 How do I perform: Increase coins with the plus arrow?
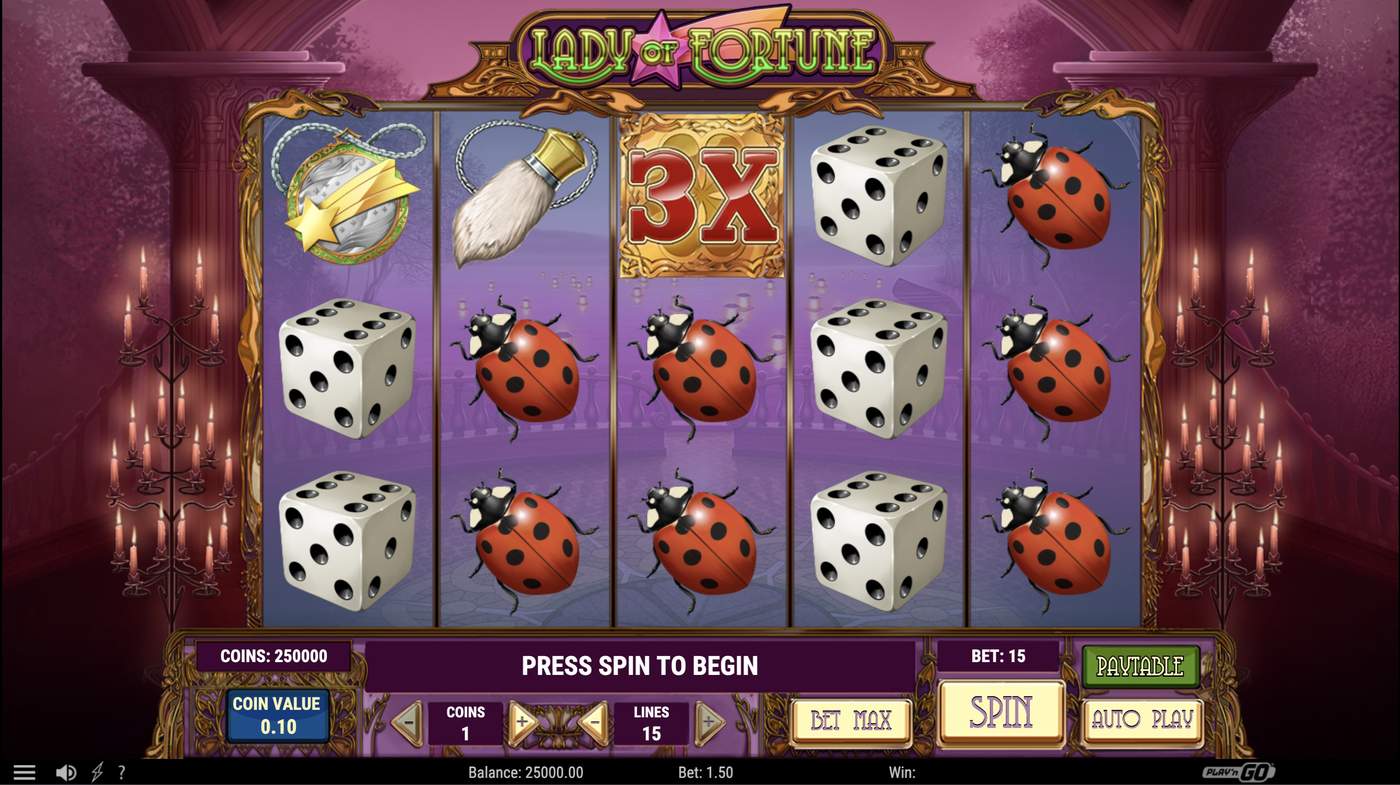[x=521, y=720]
